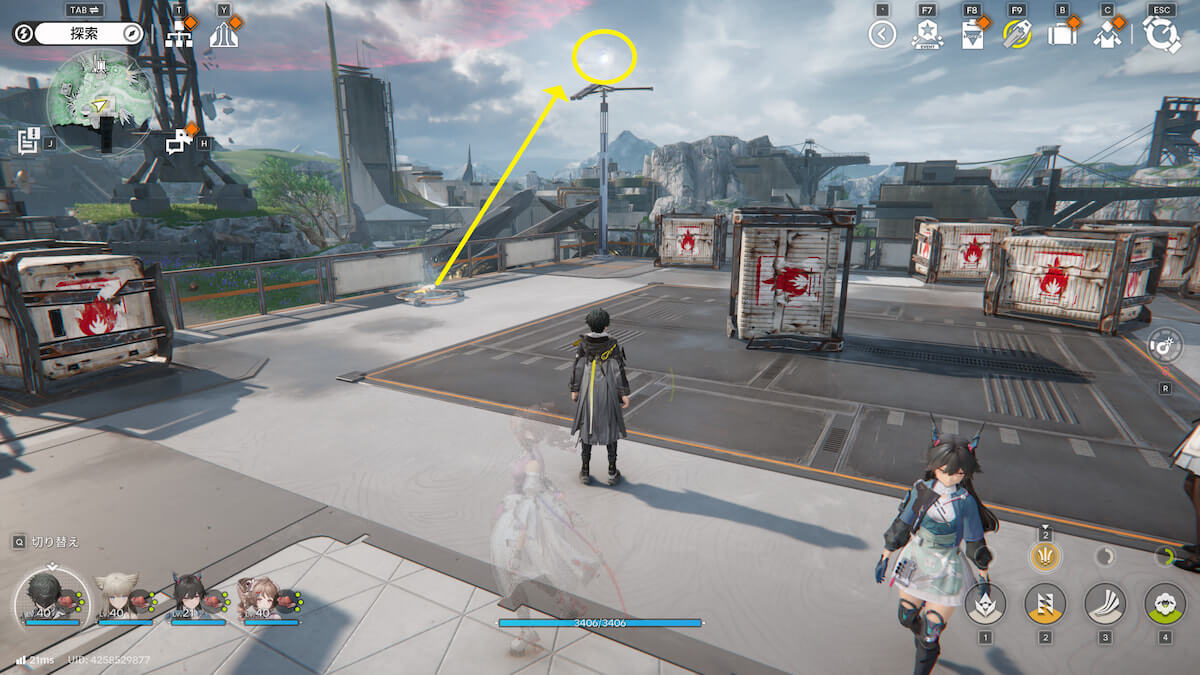Activate the first skill icon
The width and height of the screenshot is (1200, 675).
985,603
